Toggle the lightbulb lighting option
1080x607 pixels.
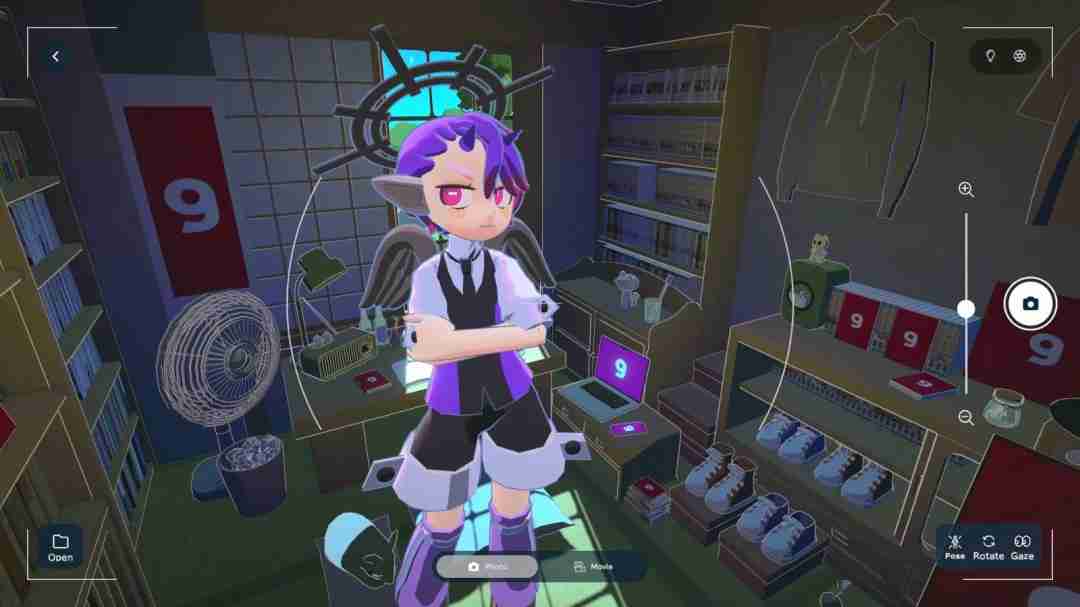click(x=990, y=56)
